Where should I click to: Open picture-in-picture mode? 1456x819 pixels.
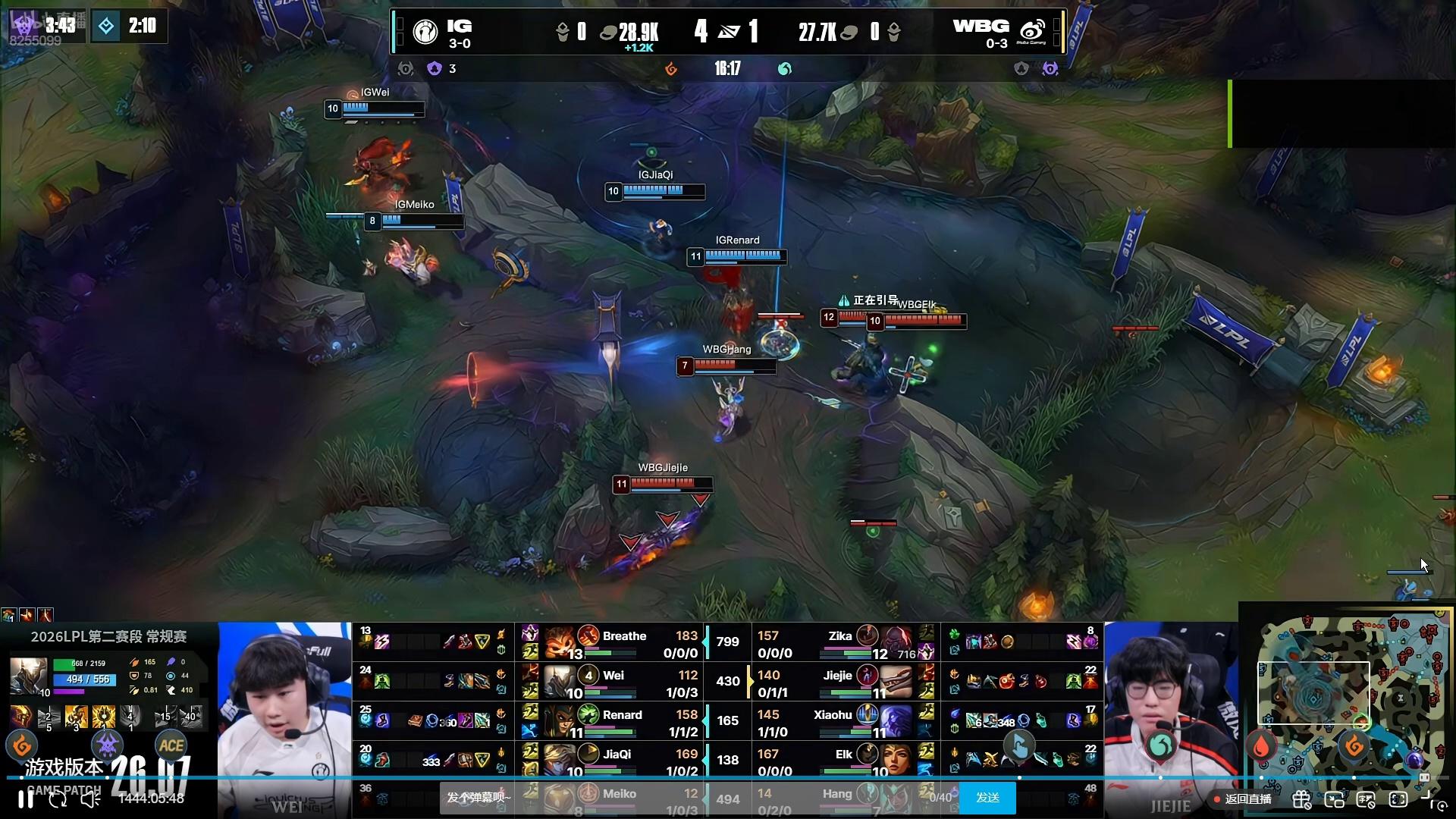click(x=1334, y=799)
